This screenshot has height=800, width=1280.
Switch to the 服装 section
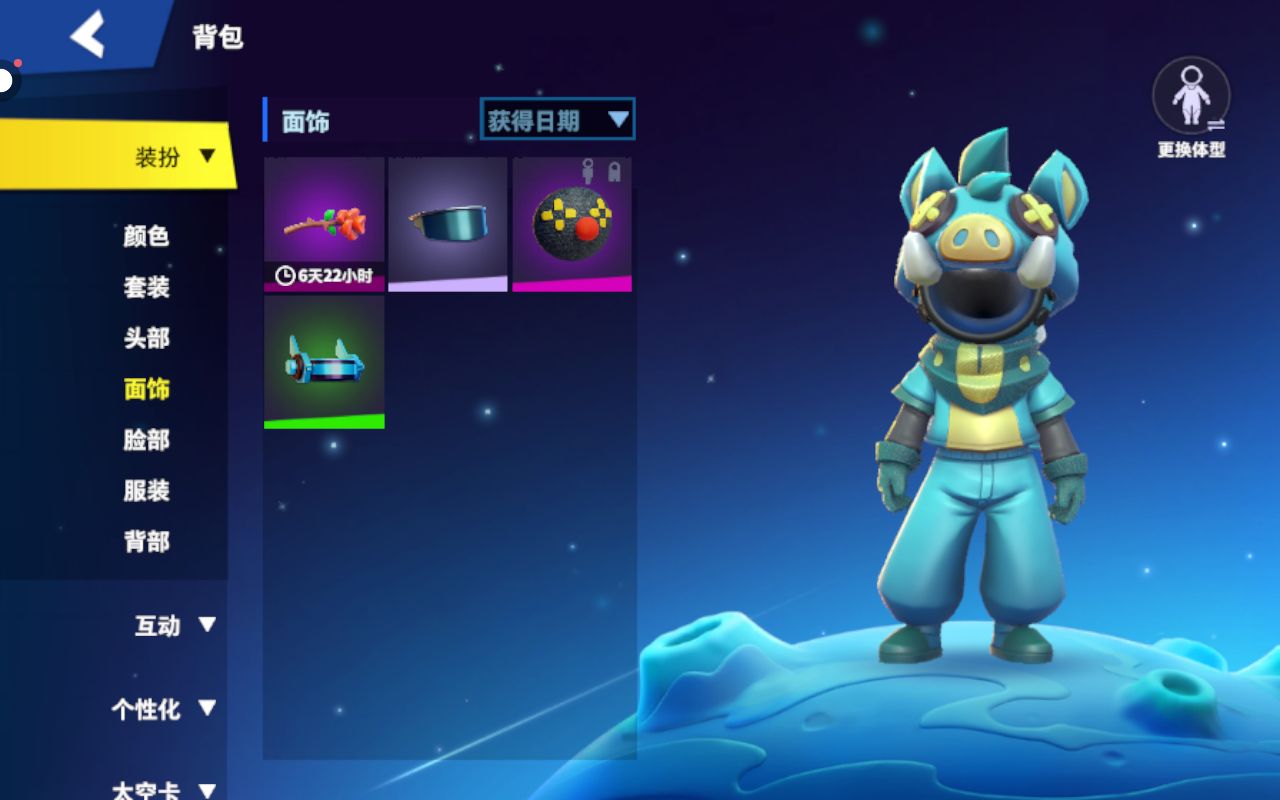tap(146, 491)
